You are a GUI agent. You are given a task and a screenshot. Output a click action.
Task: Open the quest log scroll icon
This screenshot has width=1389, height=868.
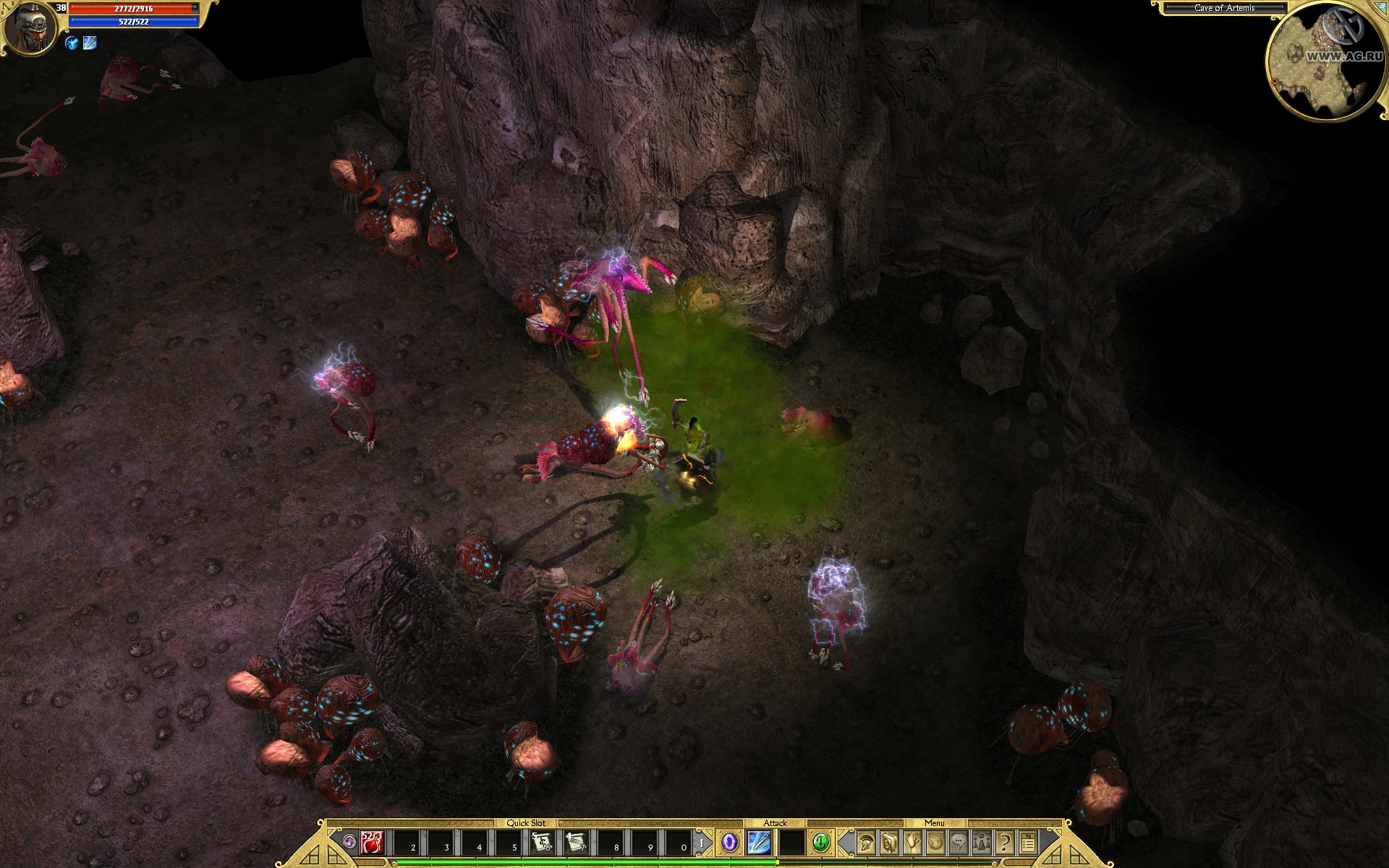[913, 843]
